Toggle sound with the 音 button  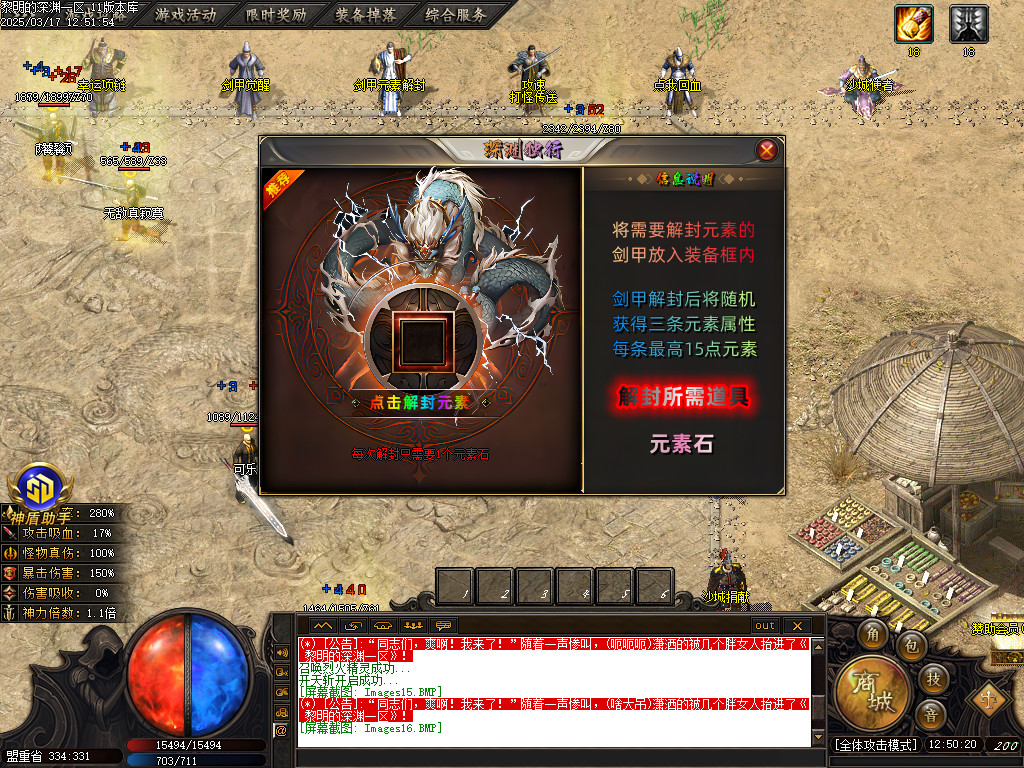coord(931,715)
